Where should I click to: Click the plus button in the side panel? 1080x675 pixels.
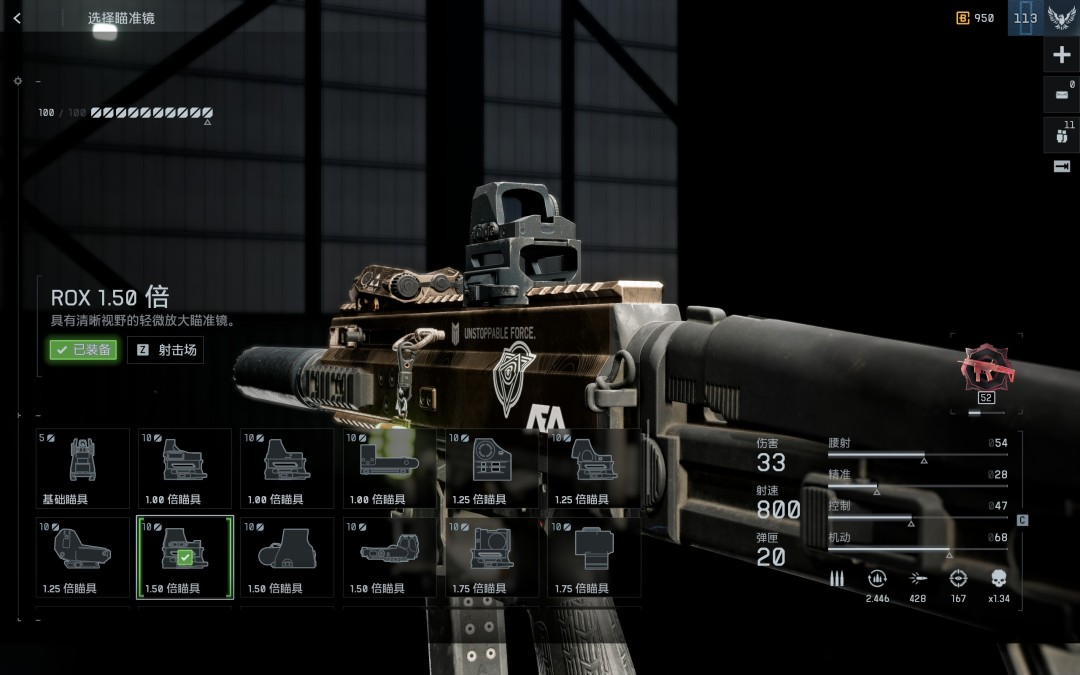point(1061,56)
